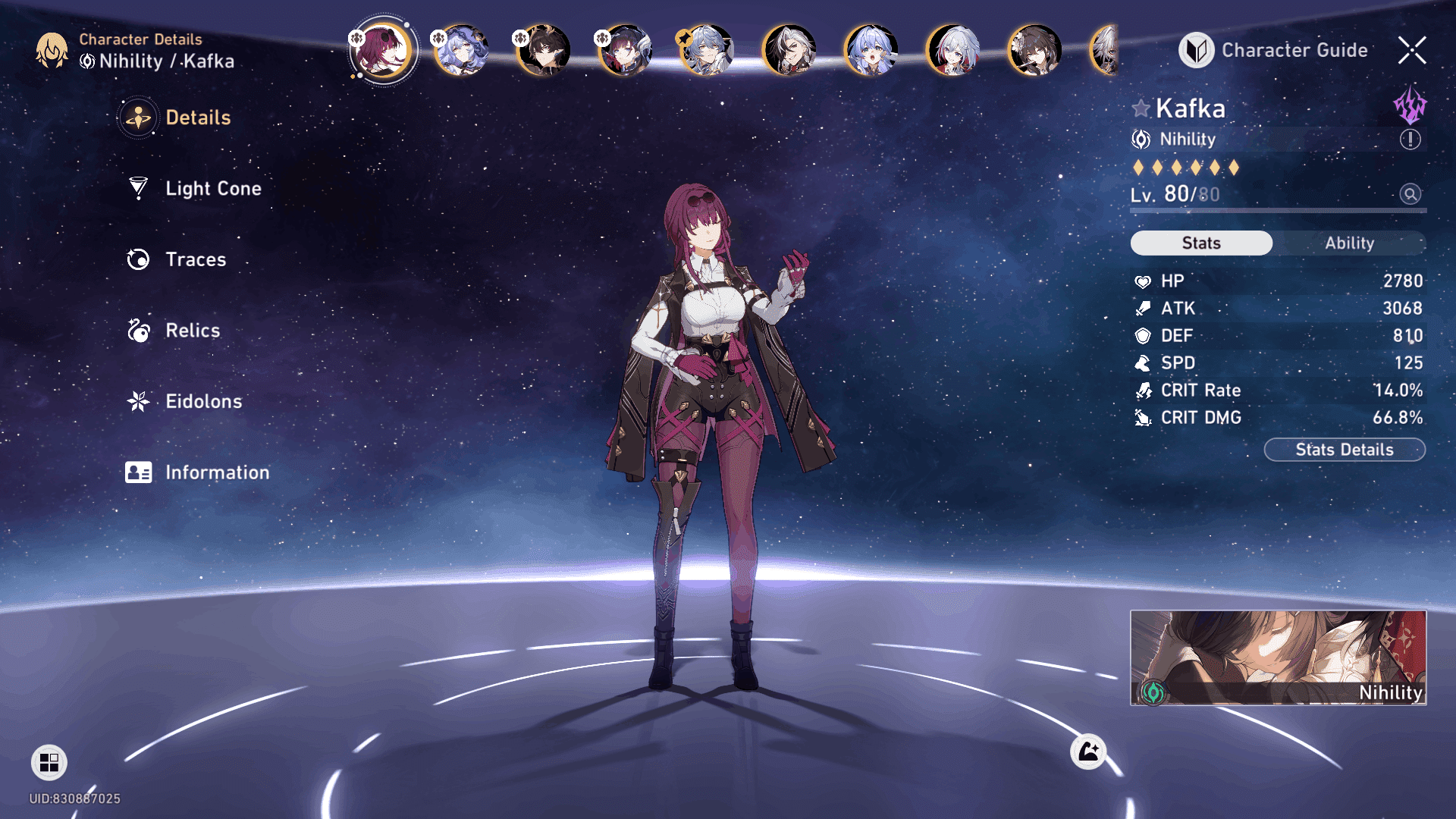Select the Stats tab
Viewport: 1456px width, 819px height.
coord(1201,243)
